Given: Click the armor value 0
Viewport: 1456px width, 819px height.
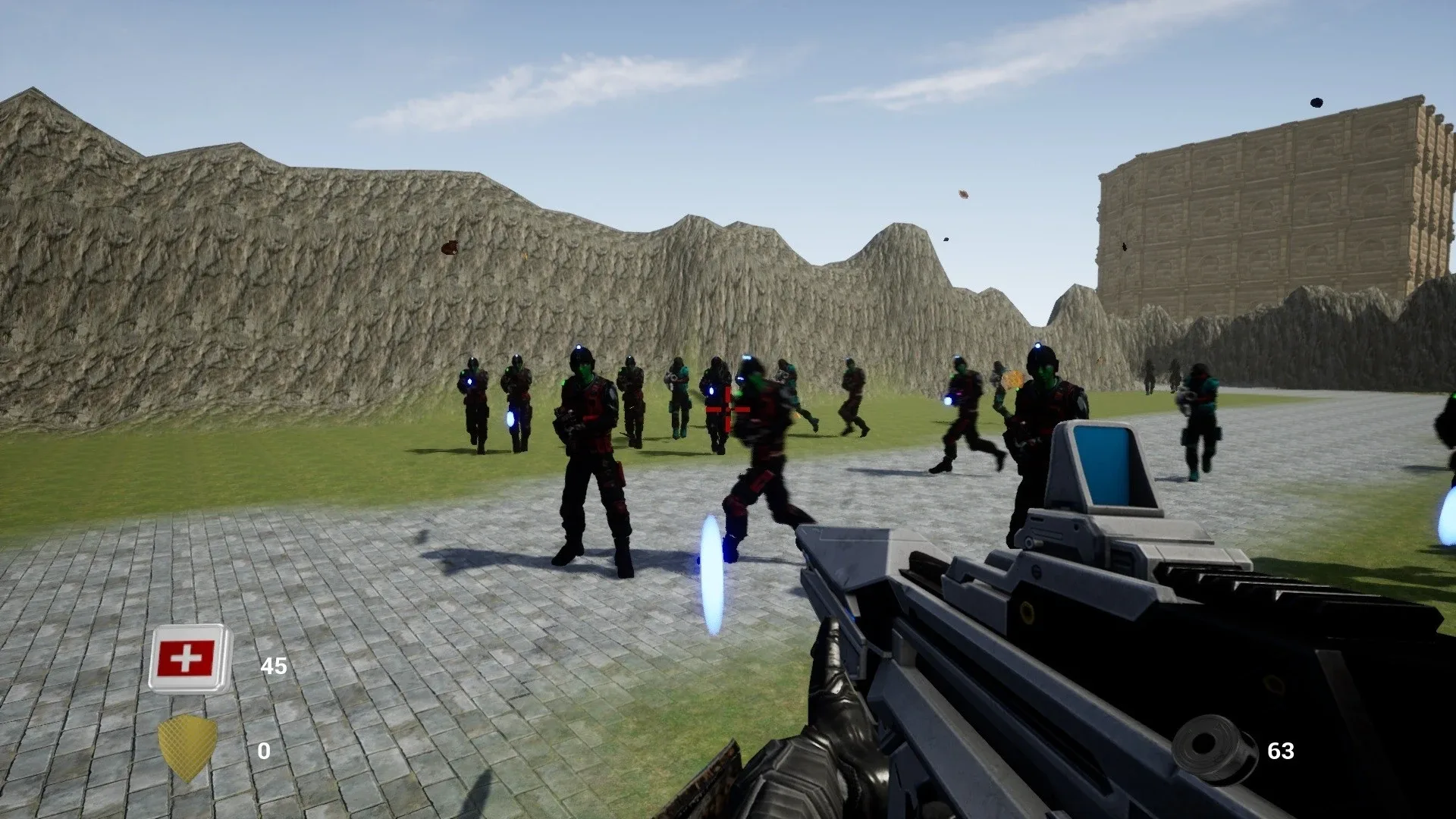Looking at the screenshot, I should (x=265, y=752).
